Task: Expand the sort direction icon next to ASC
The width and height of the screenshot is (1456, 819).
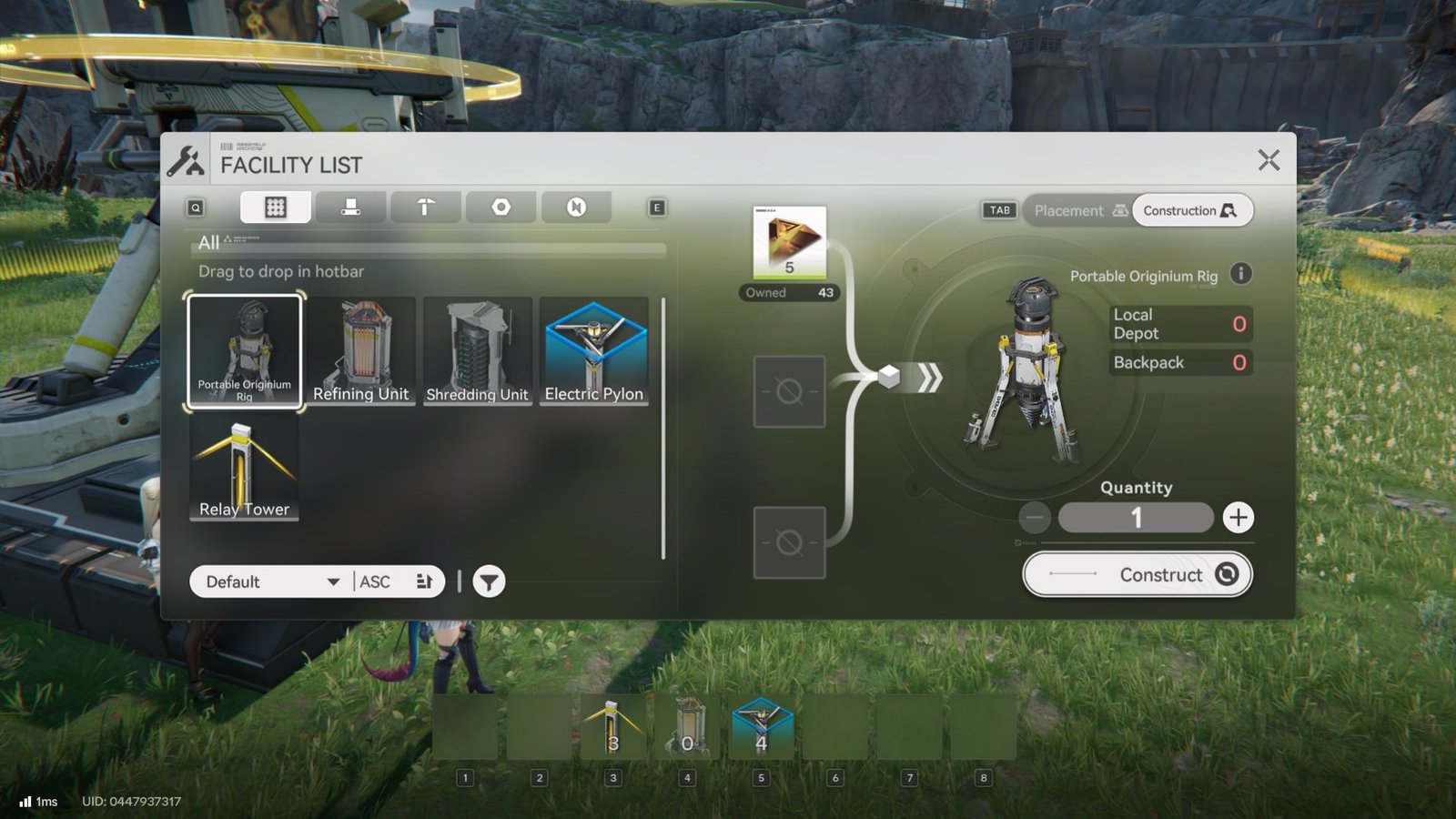Action: pyautogui.click(x=424, y=581)
